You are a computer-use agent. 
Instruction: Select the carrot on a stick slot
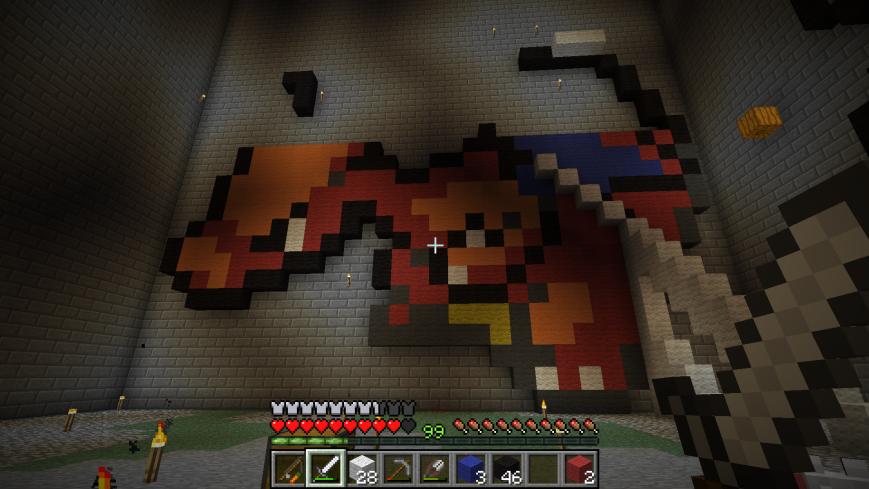[x=289, y=467]
